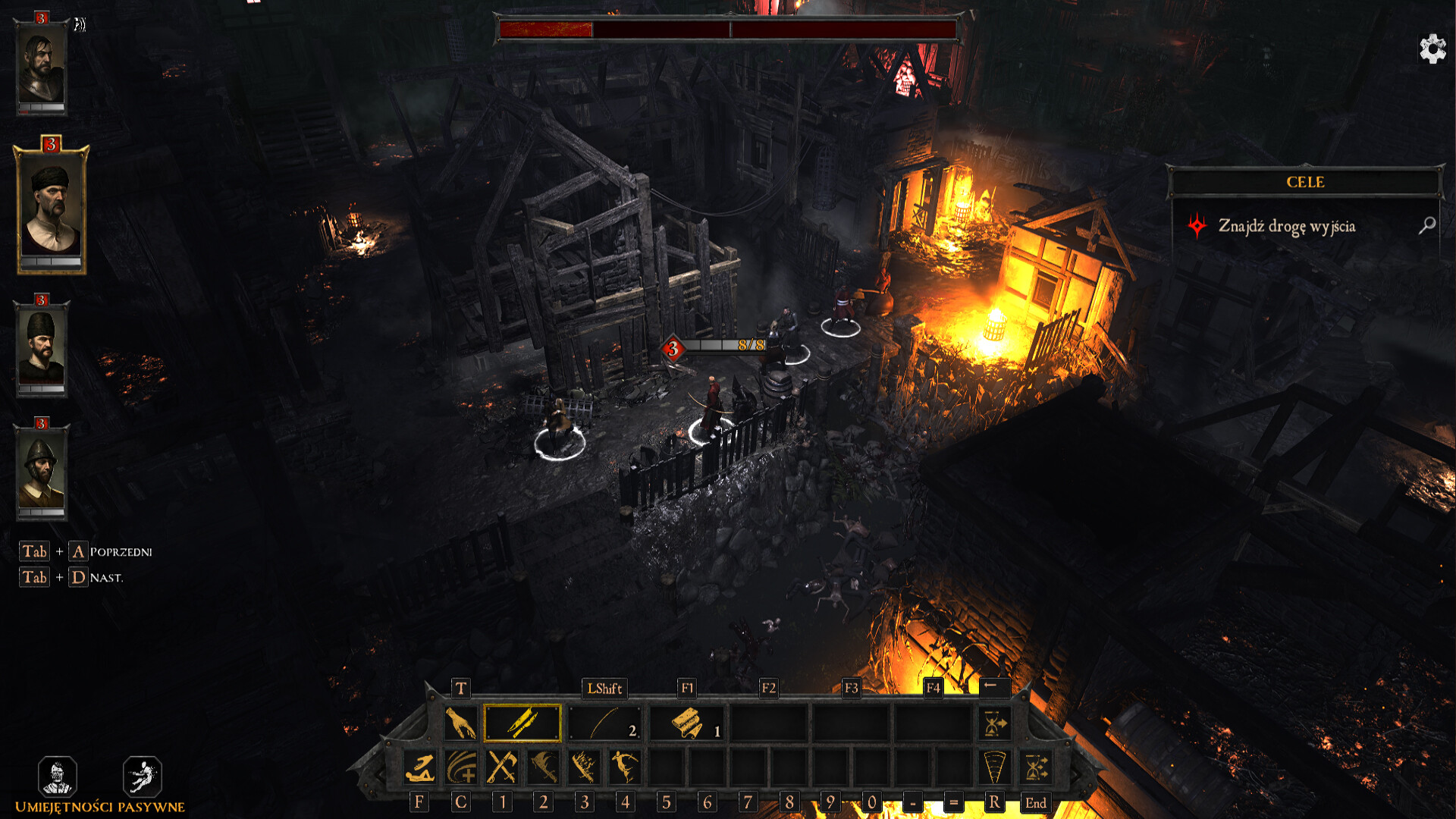The image size is (1456, 819).
Task: Activate the sneak ability on key F
Action: click(x=422, y=768)
